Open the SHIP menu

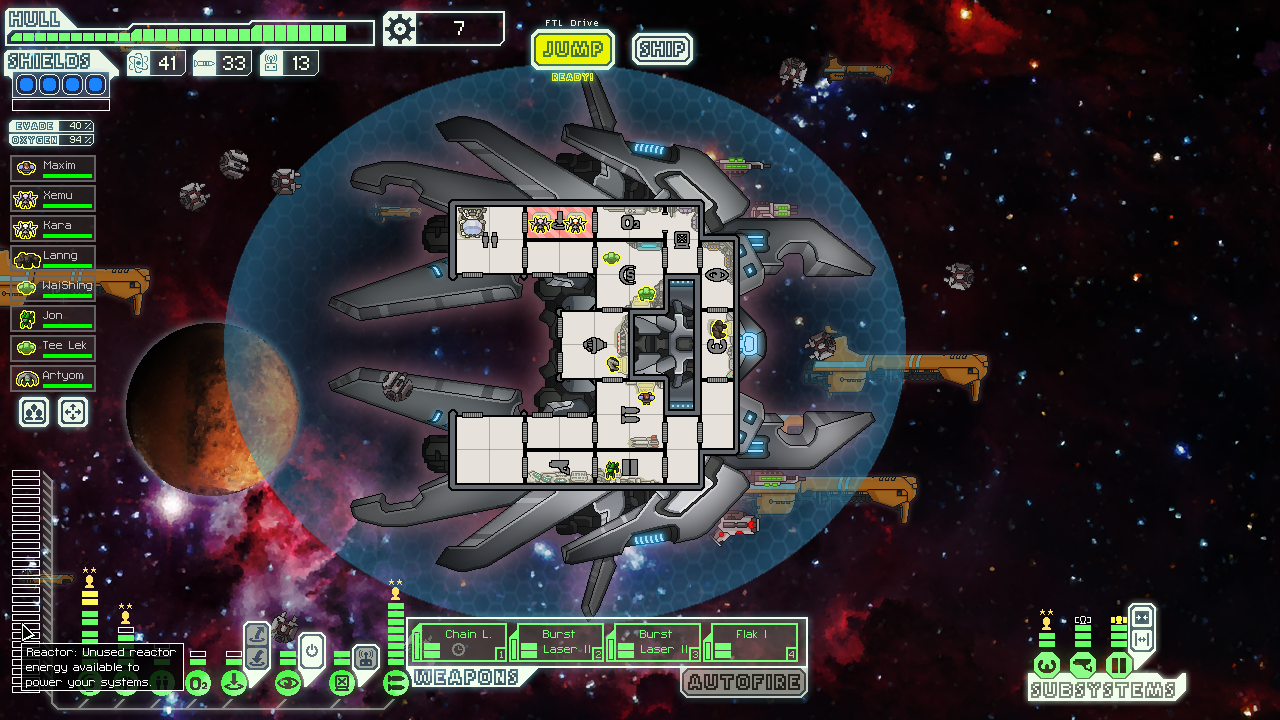662,49
